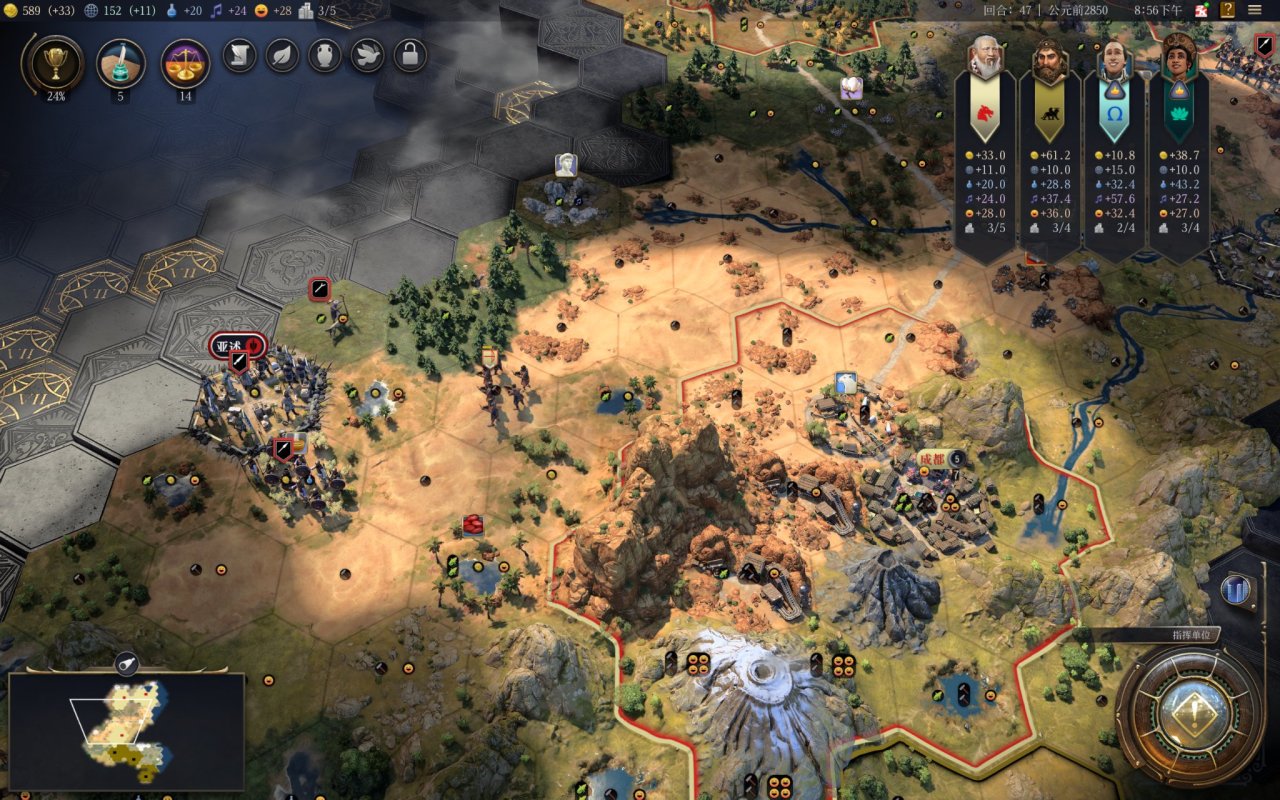This screenshot has height=800, width=1280.
Task: Select the brown-bearded leader with lion banner
Action: [1049, 60]
